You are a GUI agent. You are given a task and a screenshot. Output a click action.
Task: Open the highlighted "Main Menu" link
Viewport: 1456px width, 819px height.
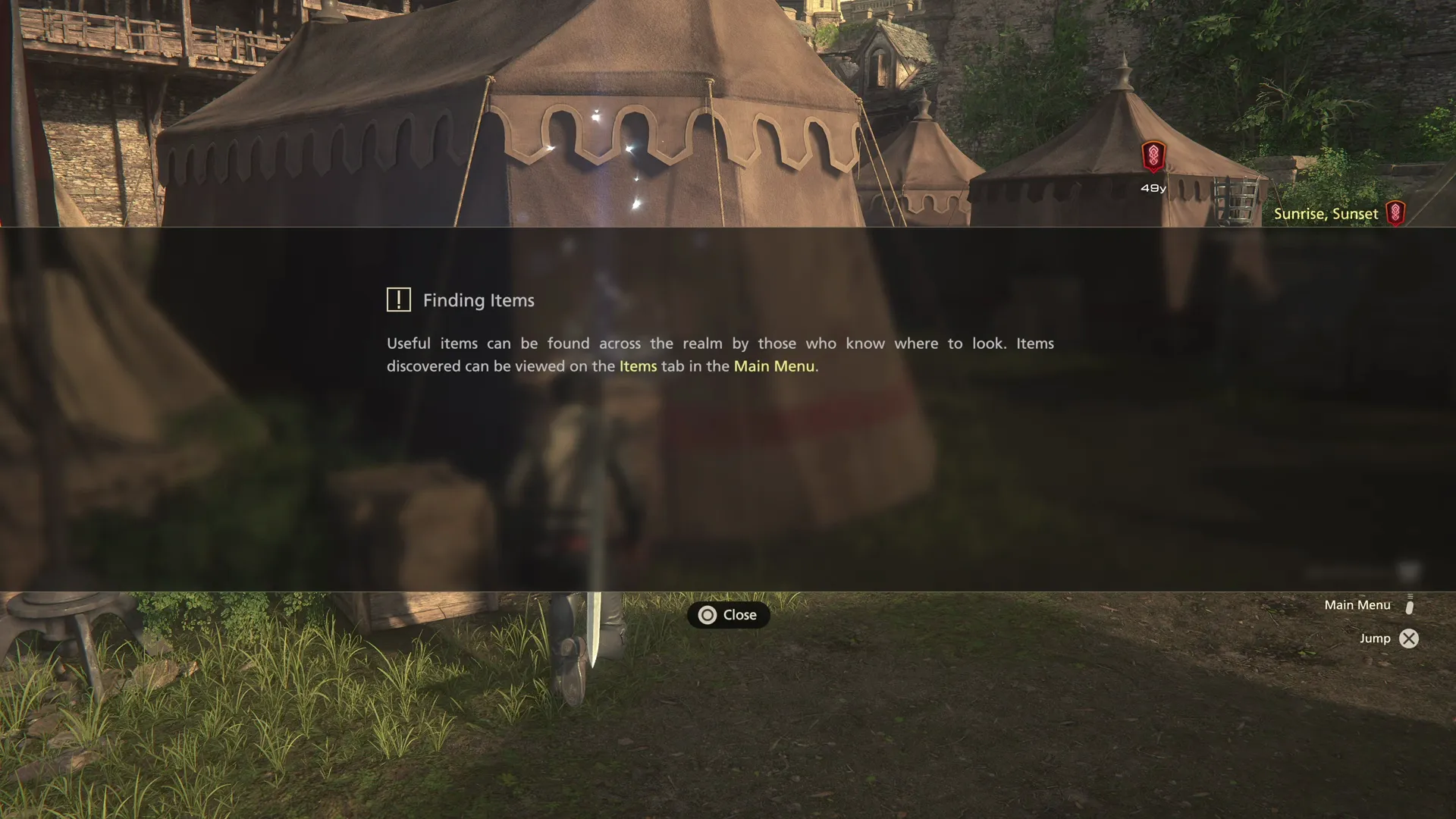(774, 366)
